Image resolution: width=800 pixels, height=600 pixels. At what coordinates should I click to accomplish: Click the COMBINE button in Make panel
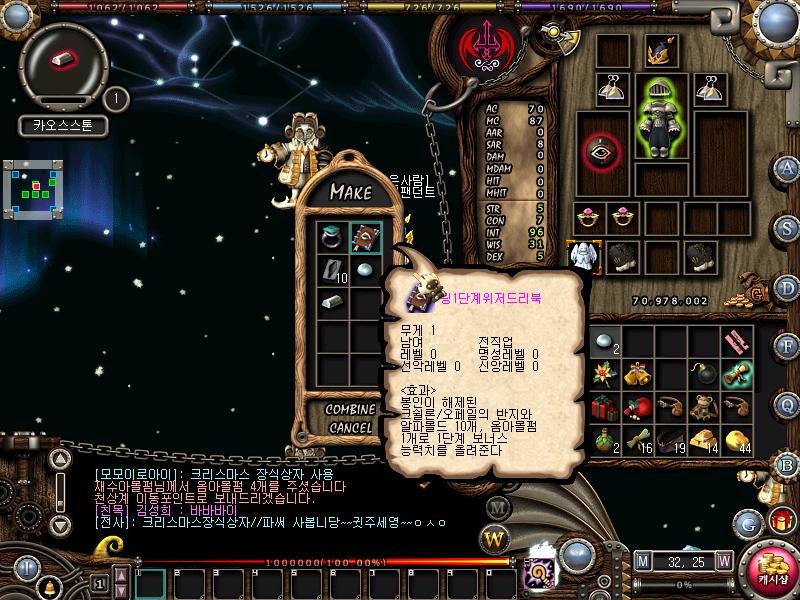coord(350,410)
